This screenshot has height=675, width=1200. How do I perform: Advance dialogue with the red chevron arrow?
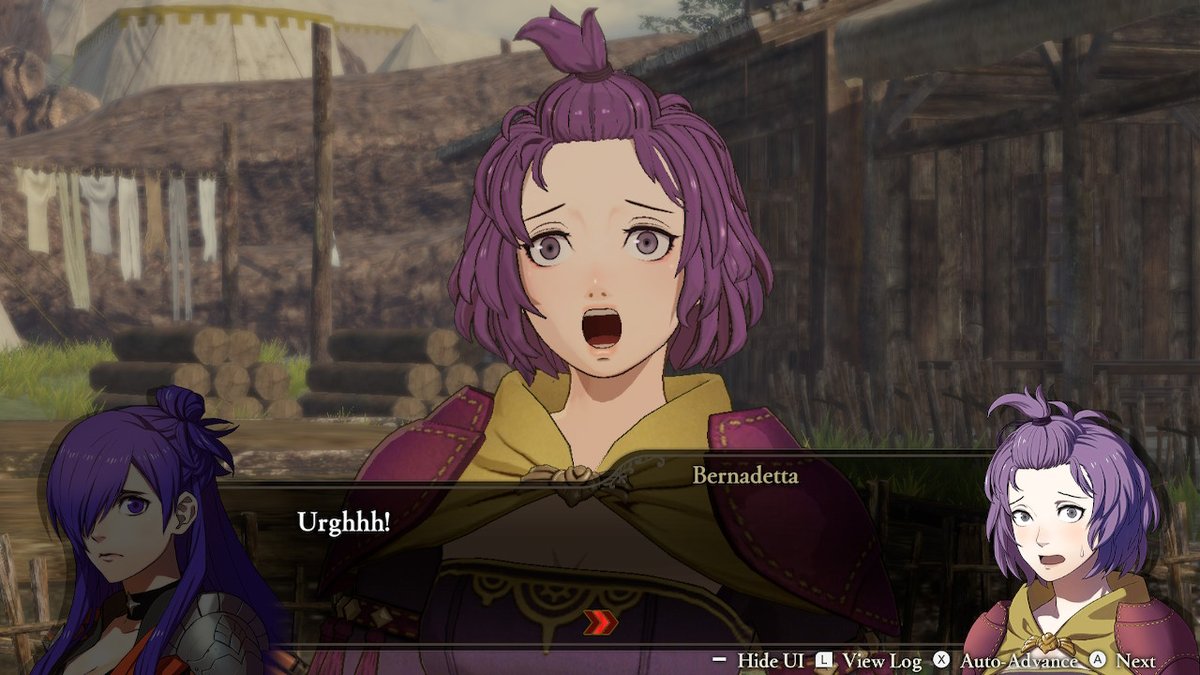point(600,622)
